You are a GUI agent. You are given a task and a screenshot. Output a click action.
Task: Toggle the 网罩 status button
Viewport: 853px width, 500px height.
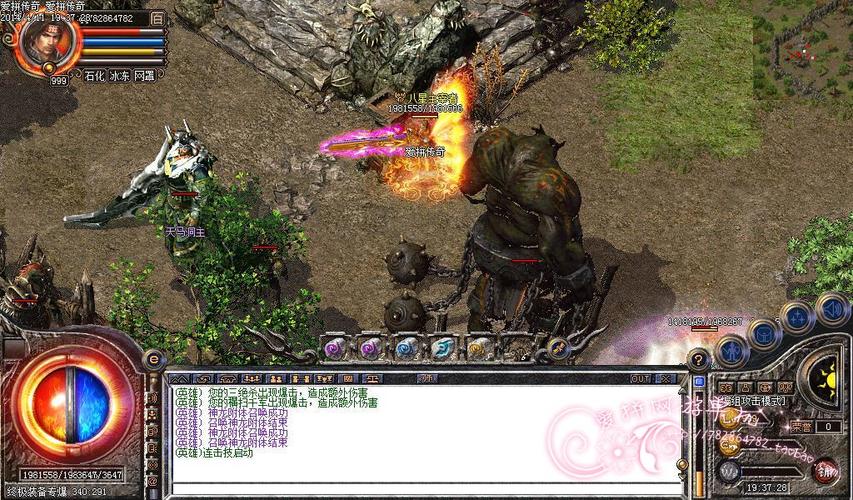(144, 75)
